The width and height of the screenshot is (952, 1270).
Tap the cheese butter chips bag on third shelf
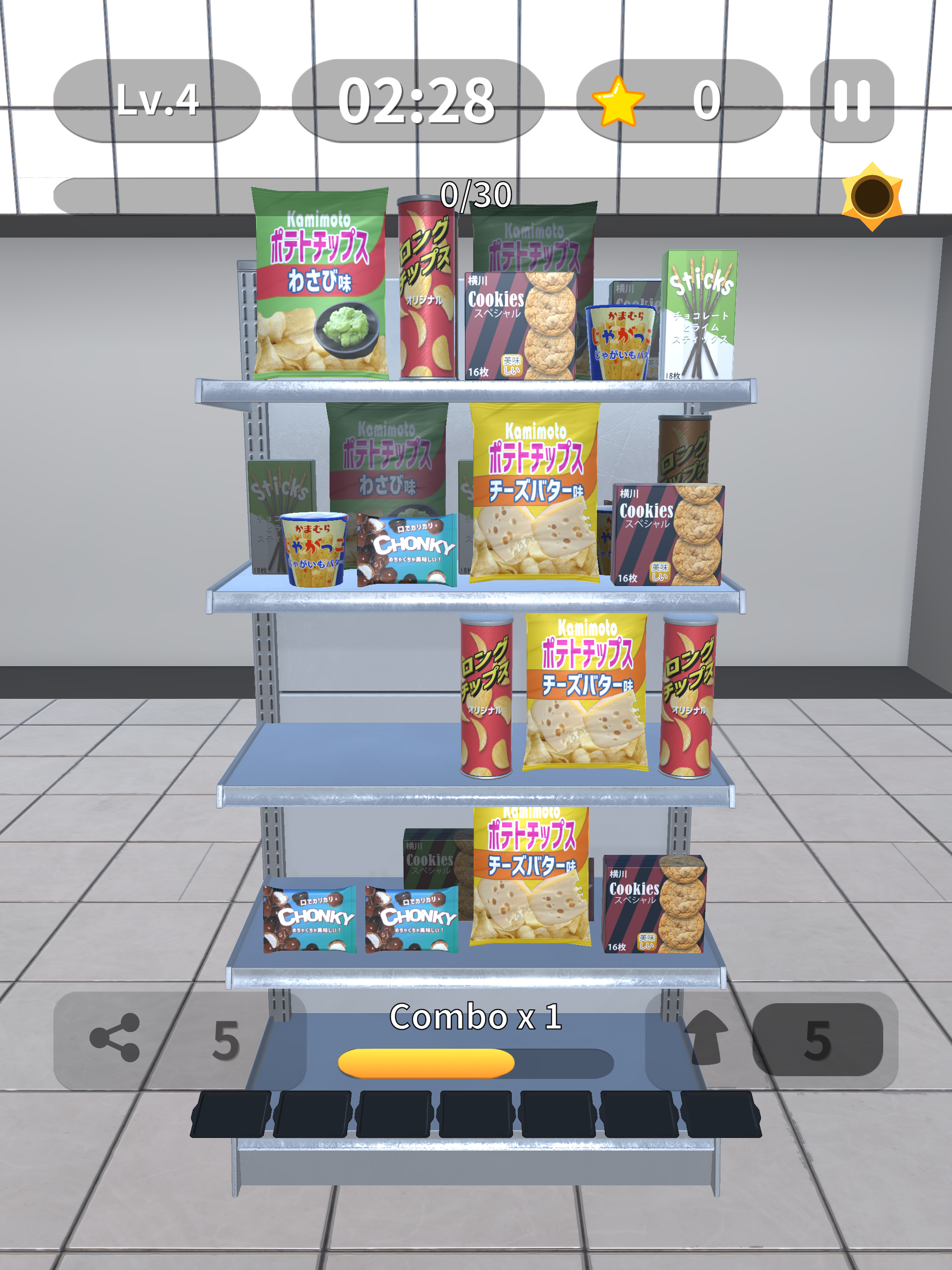pos(586,686)
